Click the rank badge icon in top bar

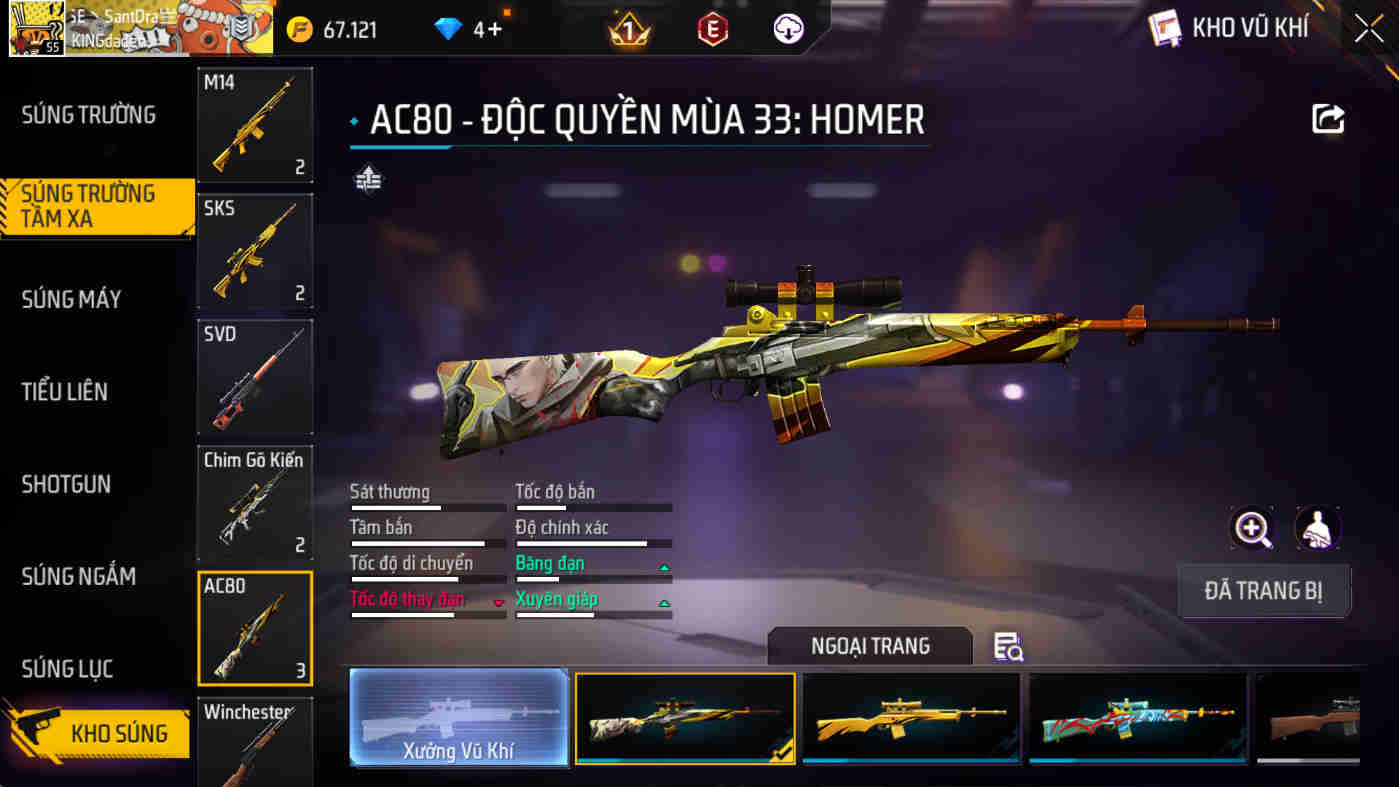(x=628, y=29)
